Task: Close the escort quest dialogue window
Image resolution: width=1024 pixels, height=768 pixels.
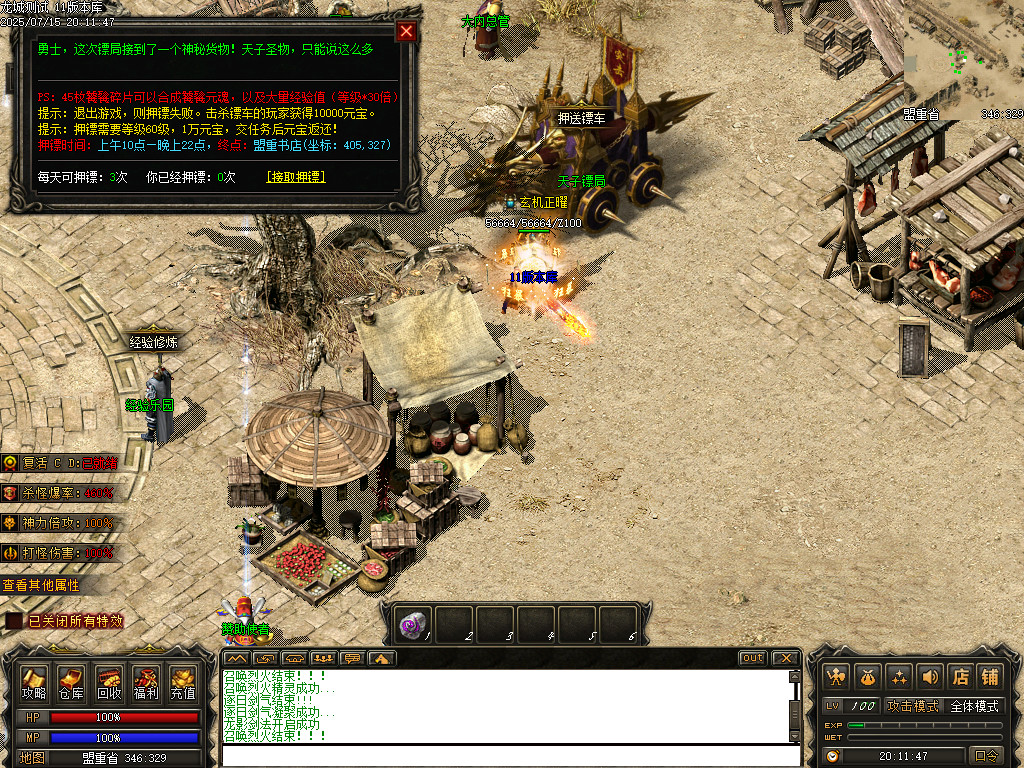Action: [406, 31]
